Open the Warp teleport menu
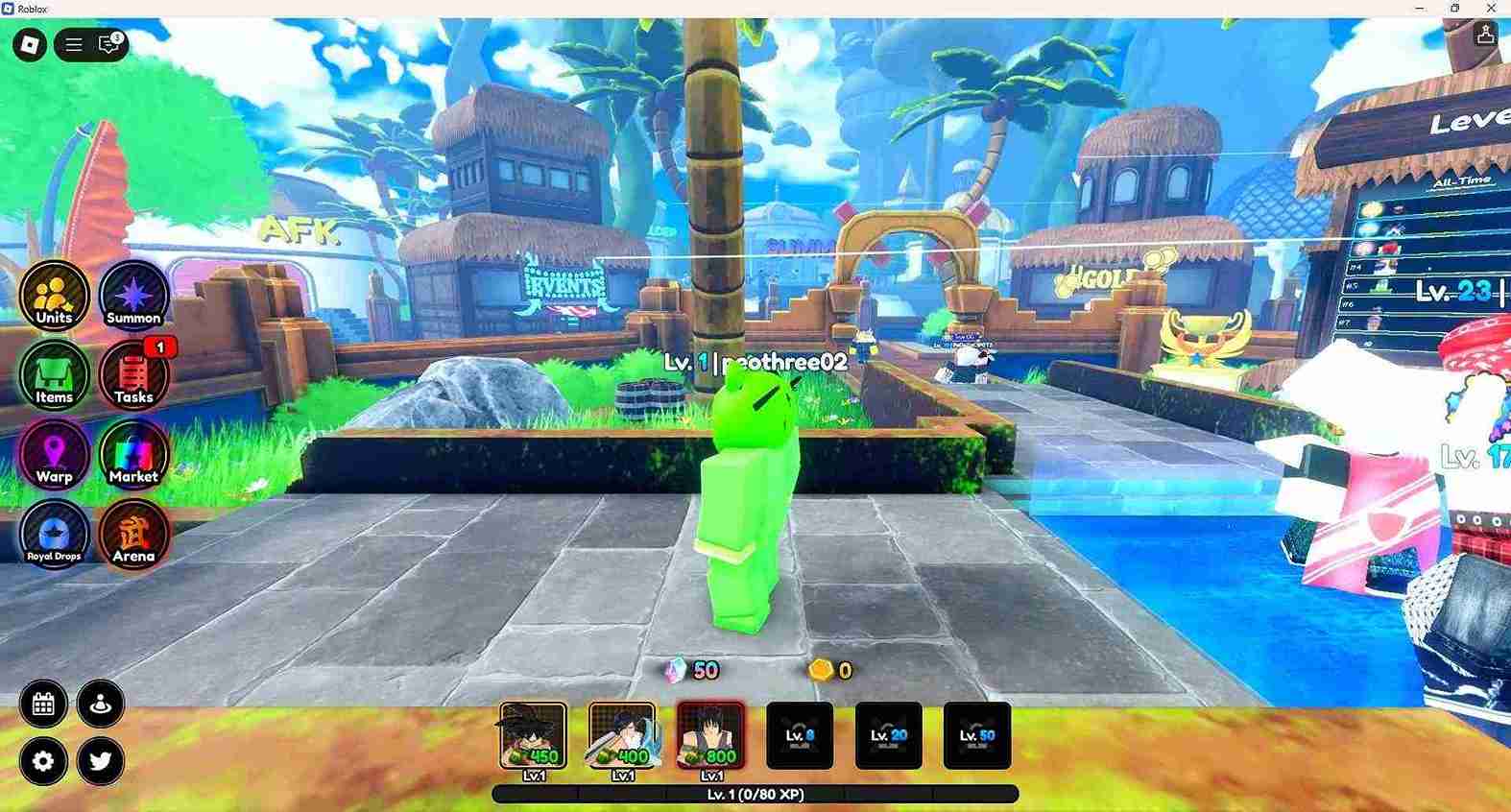The width and height of the screenshot is (1511, 812). click(54, 456)
